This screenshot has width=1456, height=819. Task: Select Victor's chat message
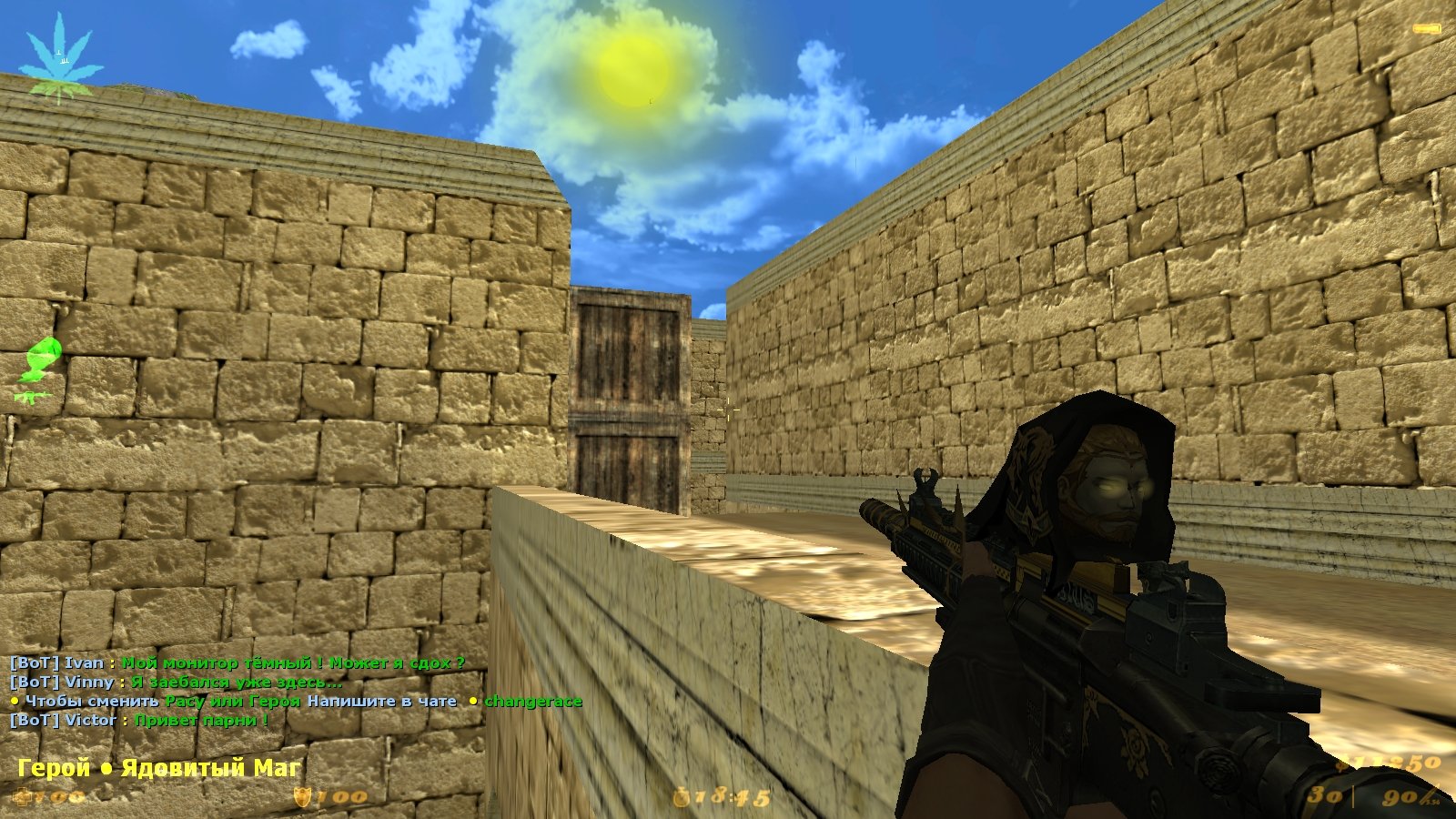pyautogui.click(x=139, y=720)
